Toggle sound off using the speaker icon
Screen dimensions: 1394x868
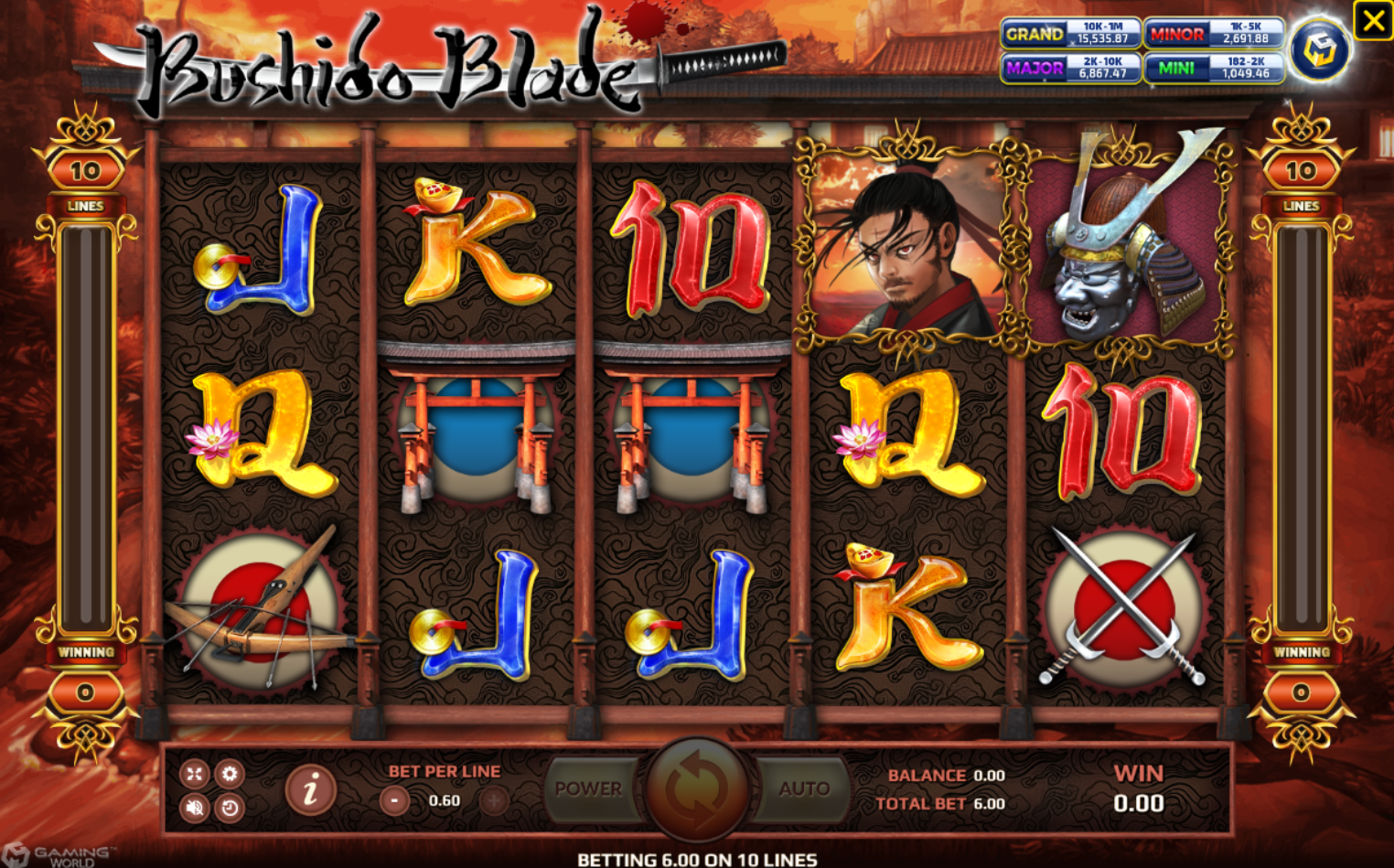tap(194, 808)
